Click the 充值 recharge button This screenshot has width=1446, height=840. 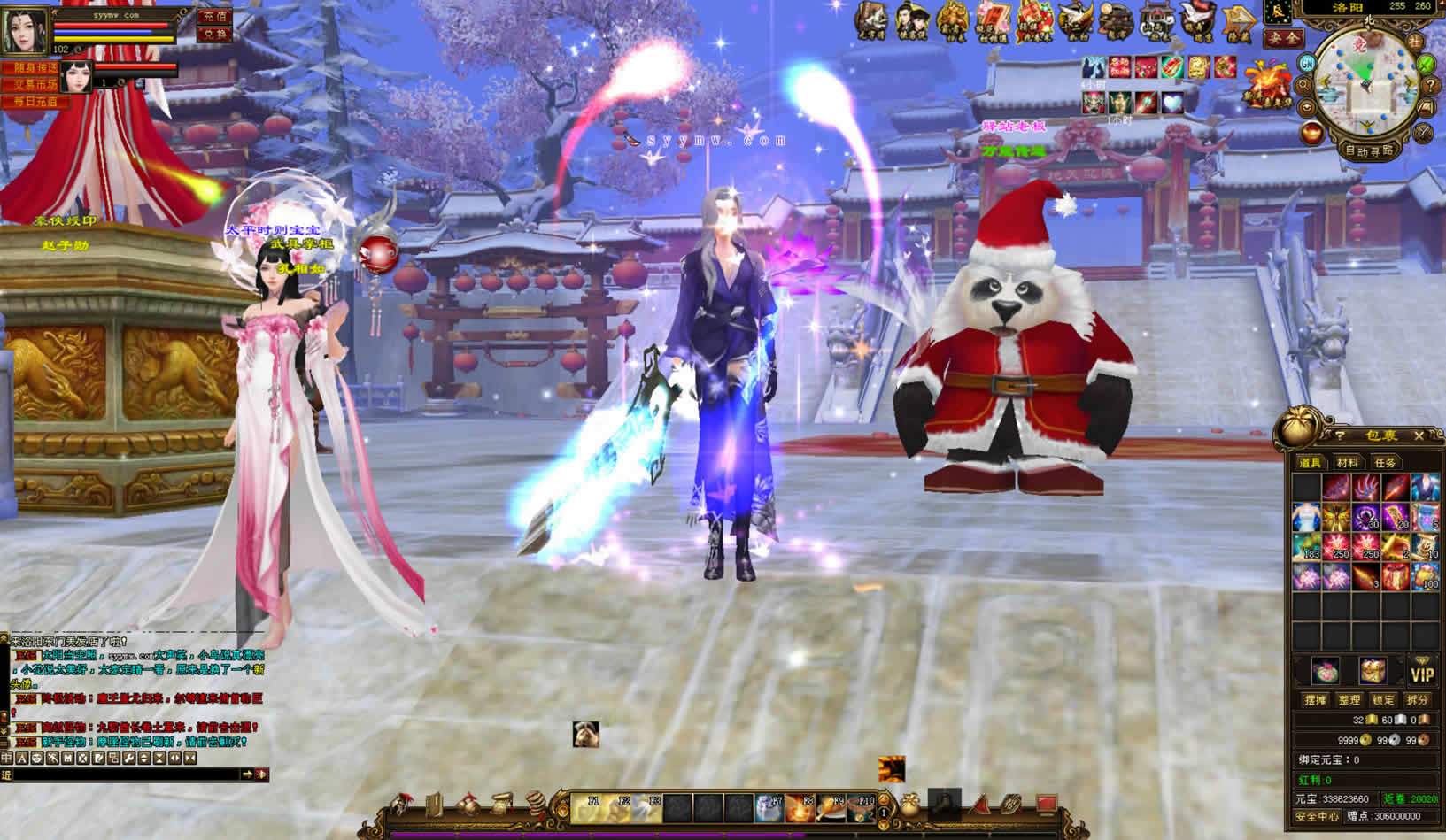click(214, 16)
